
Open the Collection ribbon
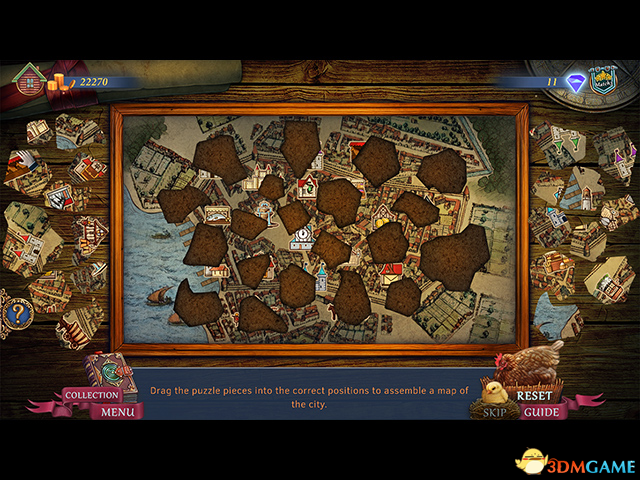pos(92,395)
